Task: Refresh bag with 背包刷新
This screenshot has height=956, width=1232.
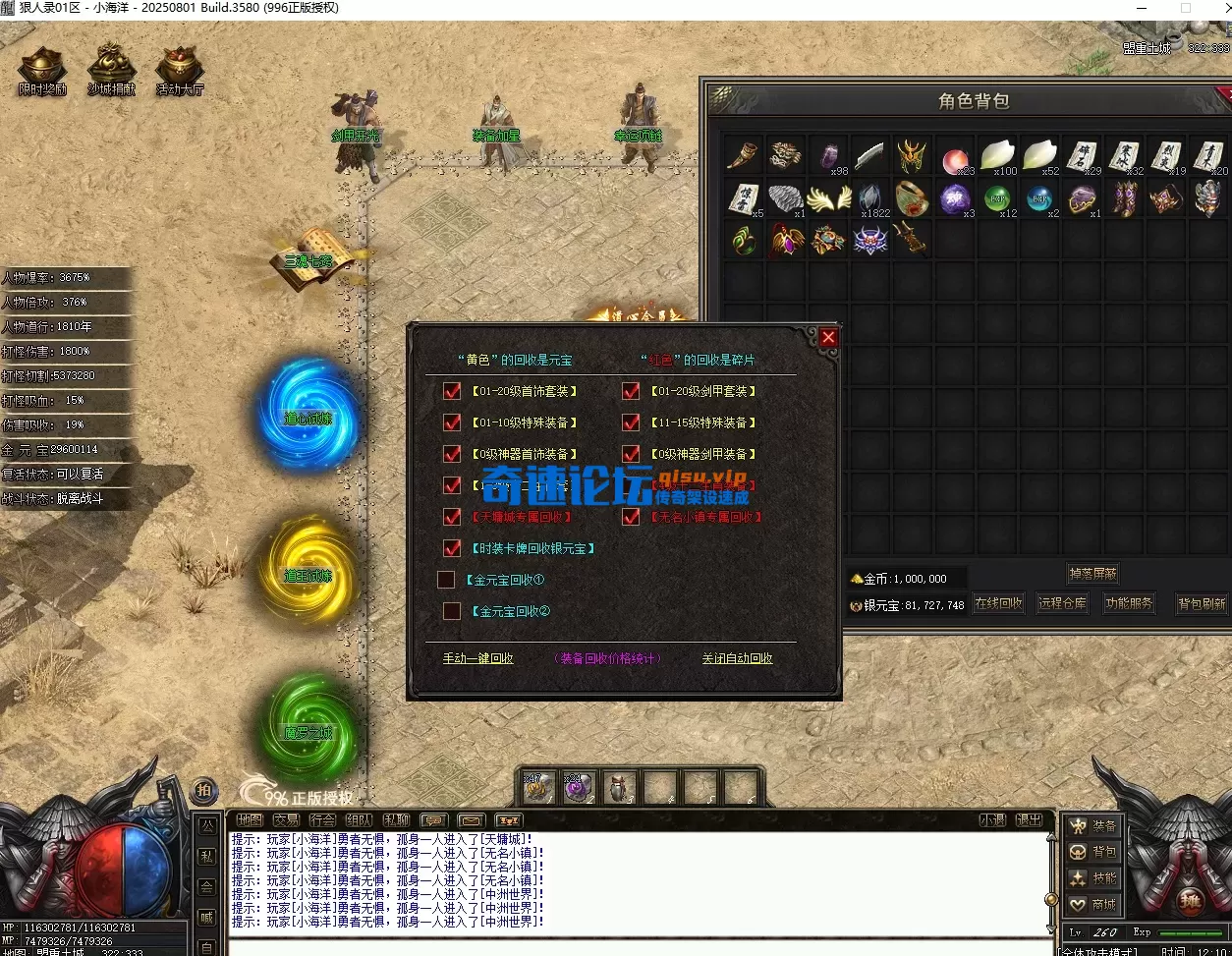Action: (x=1202, y=604)
